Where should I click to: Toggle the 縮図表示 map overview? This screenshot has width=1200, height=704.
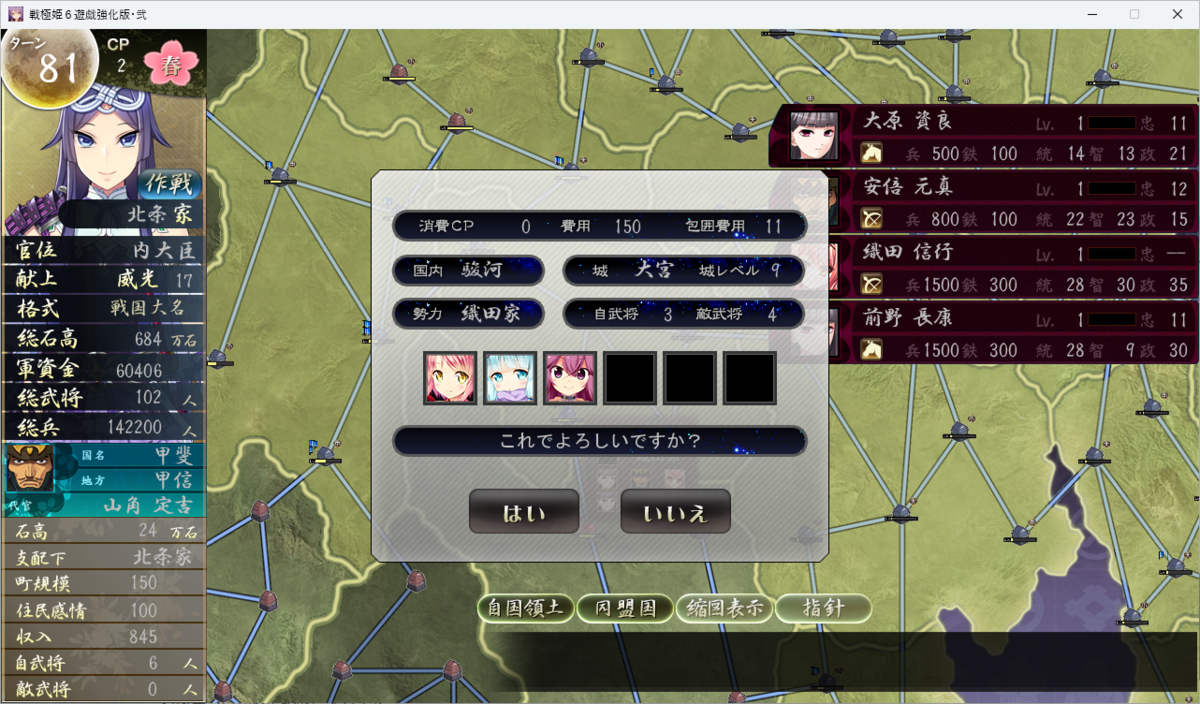click(x=723, y=608)
